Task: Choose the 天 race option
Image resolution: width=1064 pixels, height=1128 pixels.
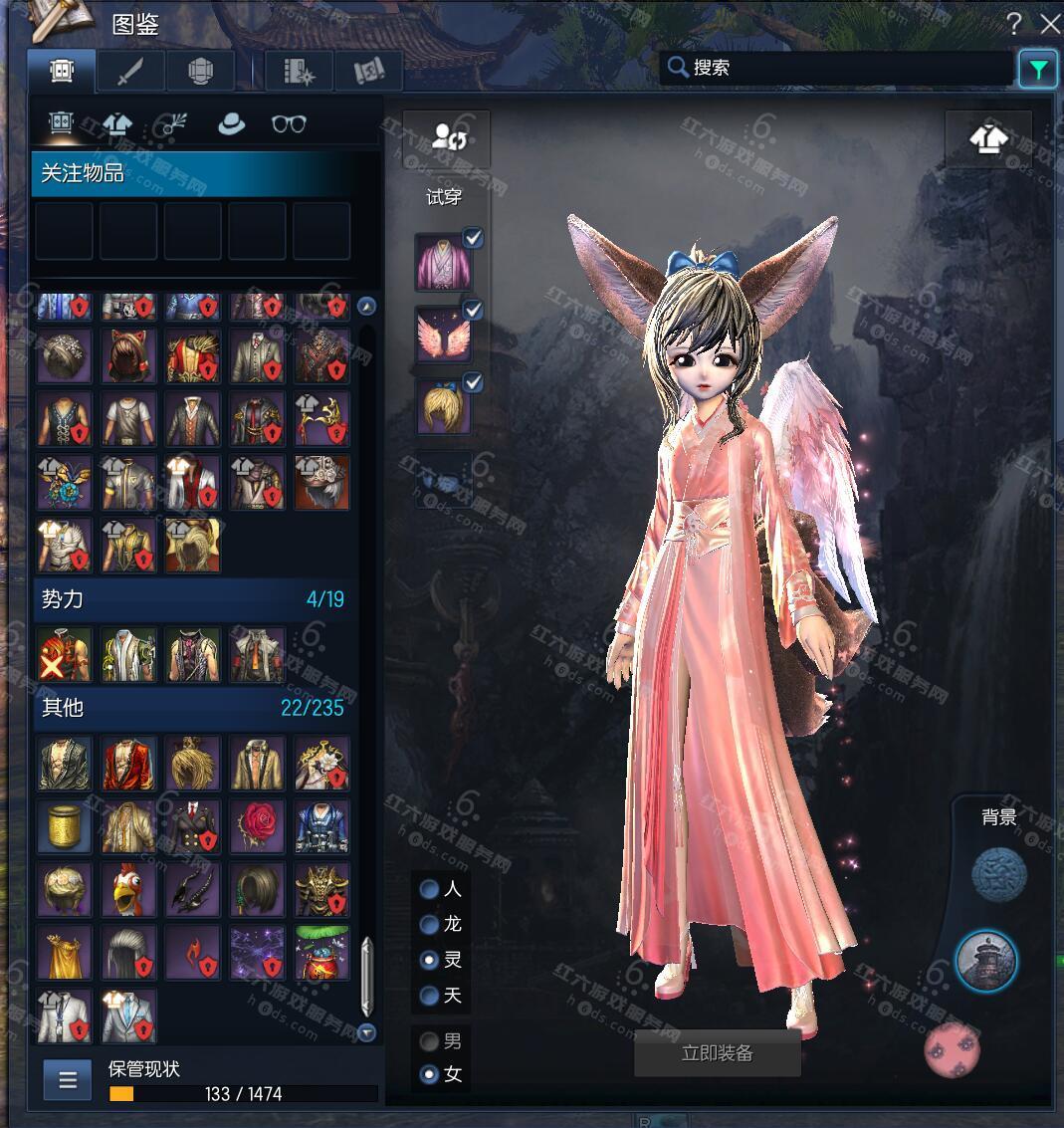Action: pos(430,996)
